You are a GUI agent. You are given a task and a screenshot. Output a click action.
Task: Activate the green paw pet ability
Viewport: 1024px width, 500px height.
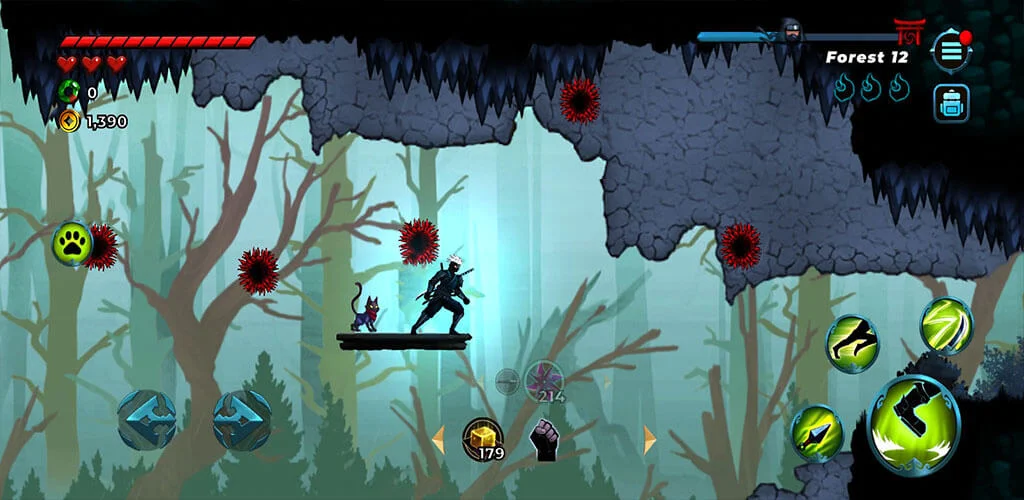(x=72, y=243)
